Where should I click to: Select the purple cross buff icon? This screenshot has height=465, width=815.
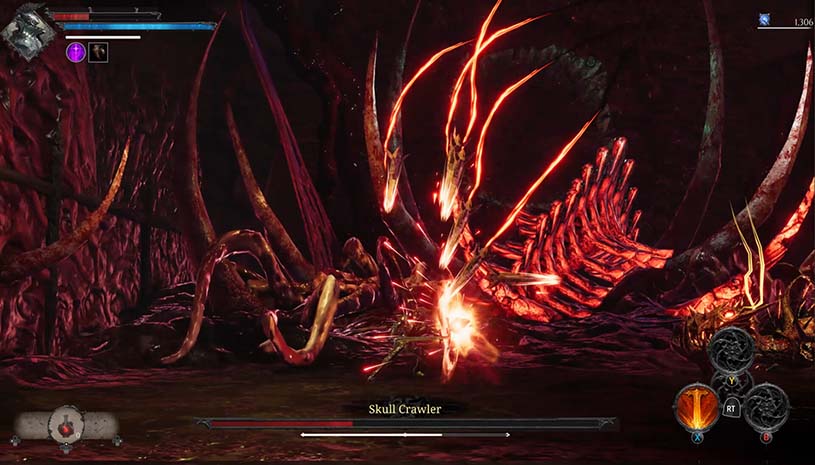click(76, 52)
